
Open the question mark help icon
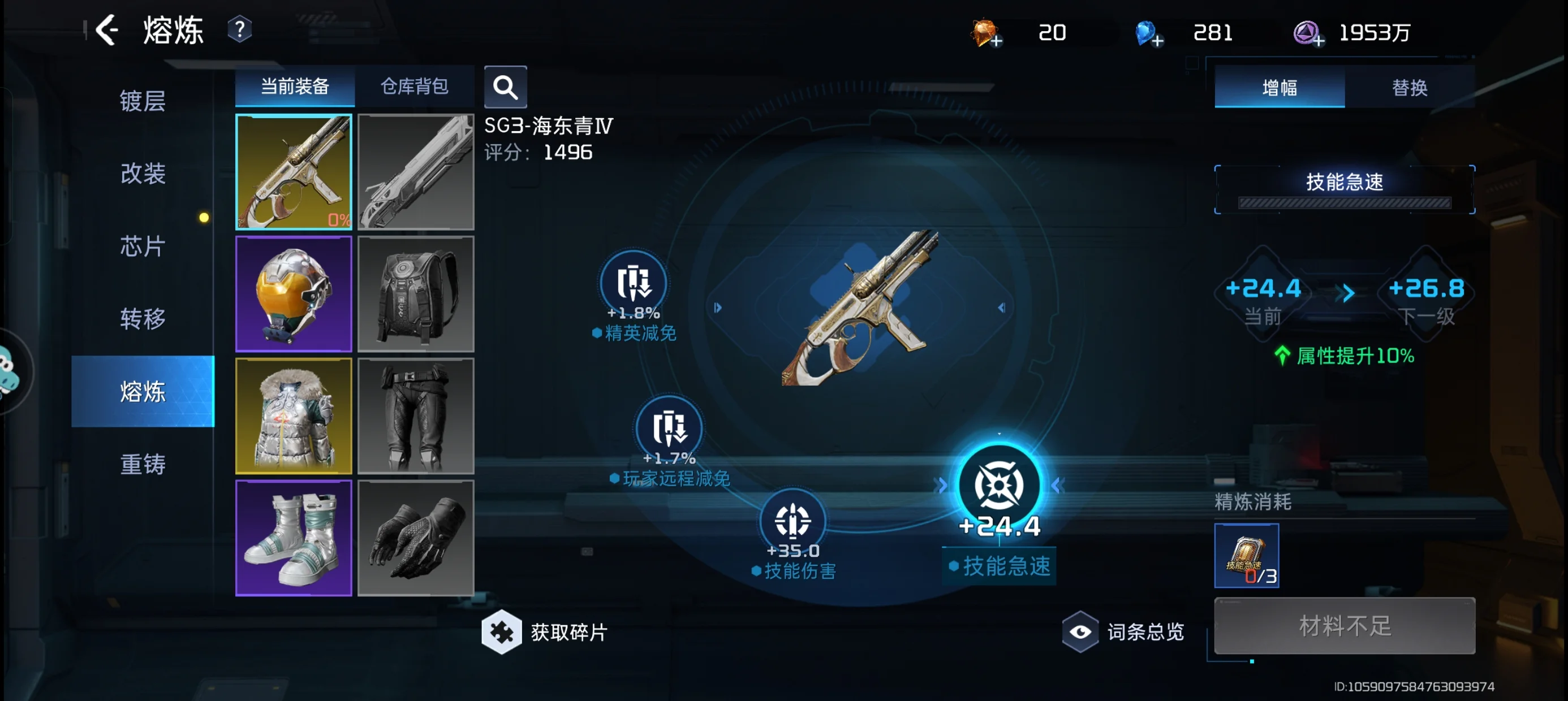coord(239,29)
